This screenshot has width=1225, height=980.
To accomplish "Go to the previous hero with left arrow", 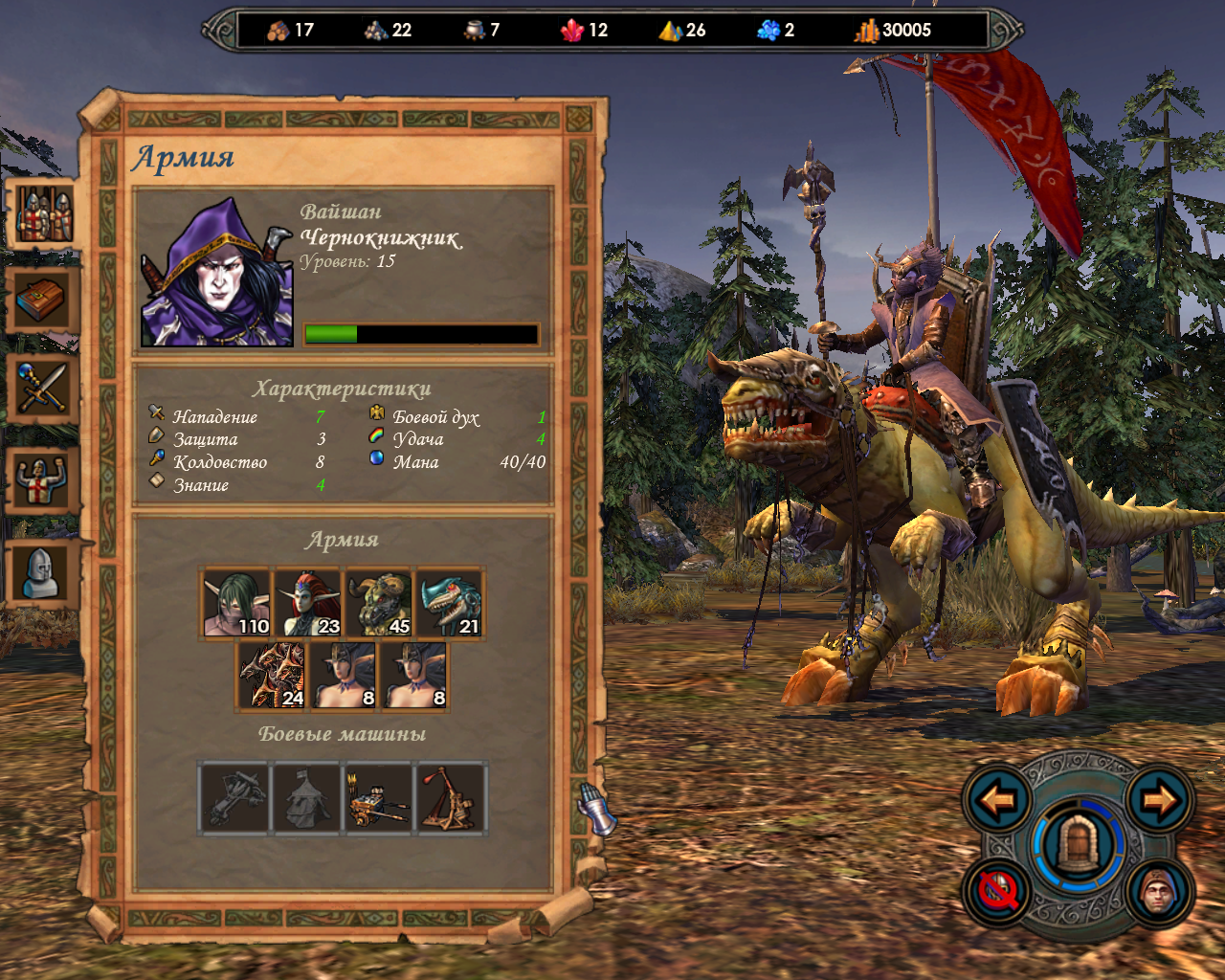I will pos(997,799).
